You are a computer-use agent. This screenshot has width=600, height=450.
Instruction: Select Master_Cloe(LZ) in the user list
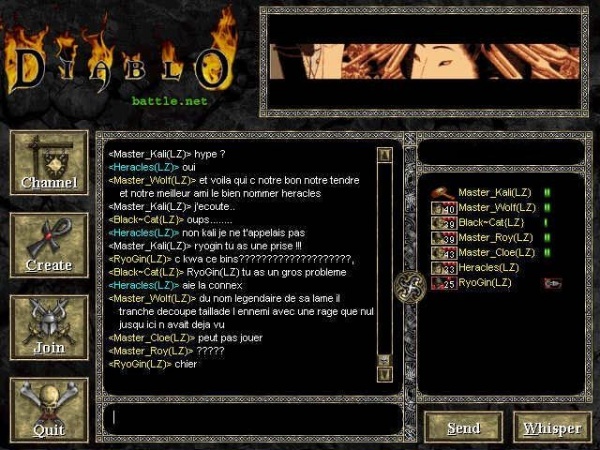point(496,252)
